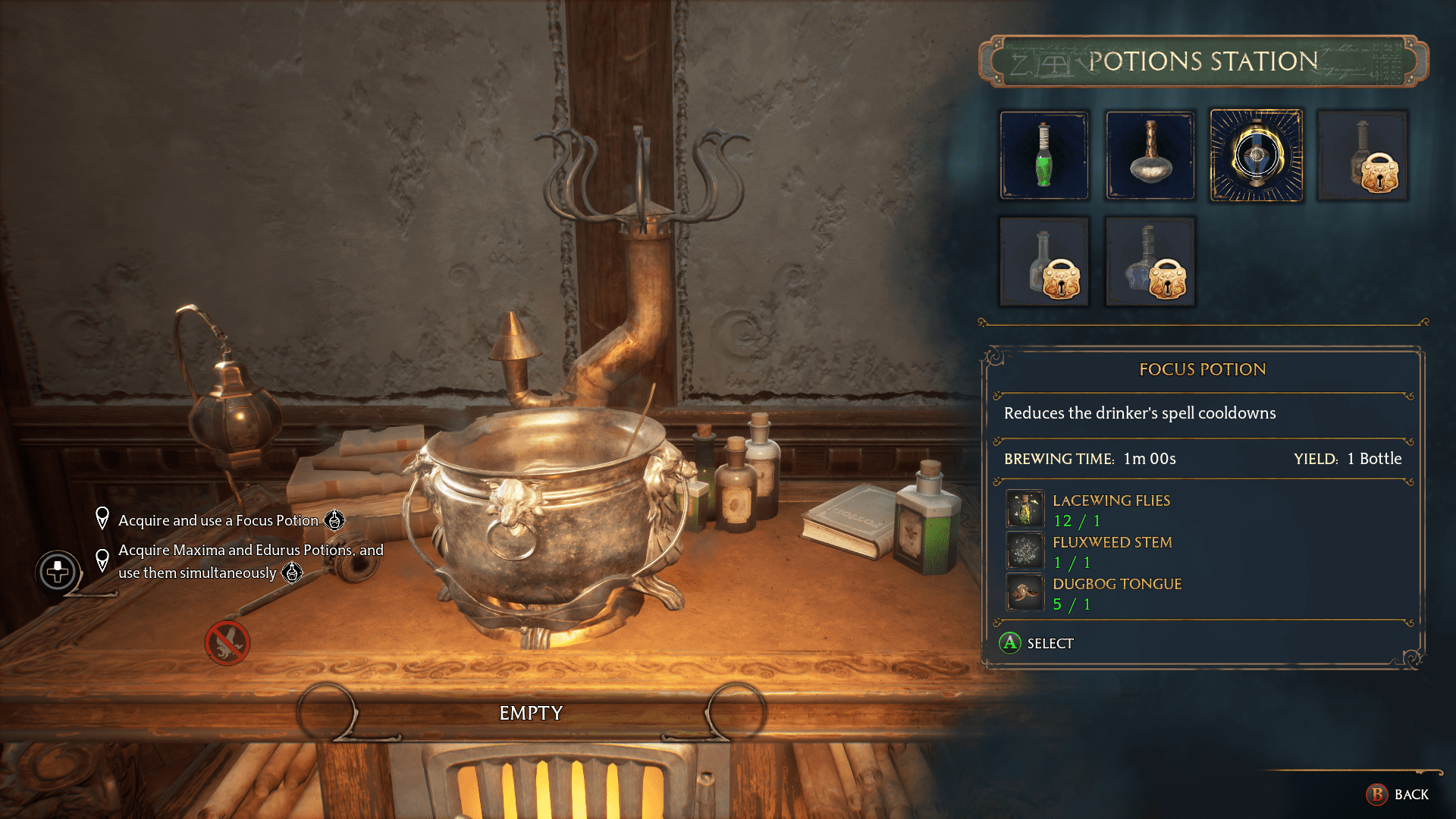1456x819 pixels.
Task: Select the green Focus Potion recipe icon
Action: 1044,155
